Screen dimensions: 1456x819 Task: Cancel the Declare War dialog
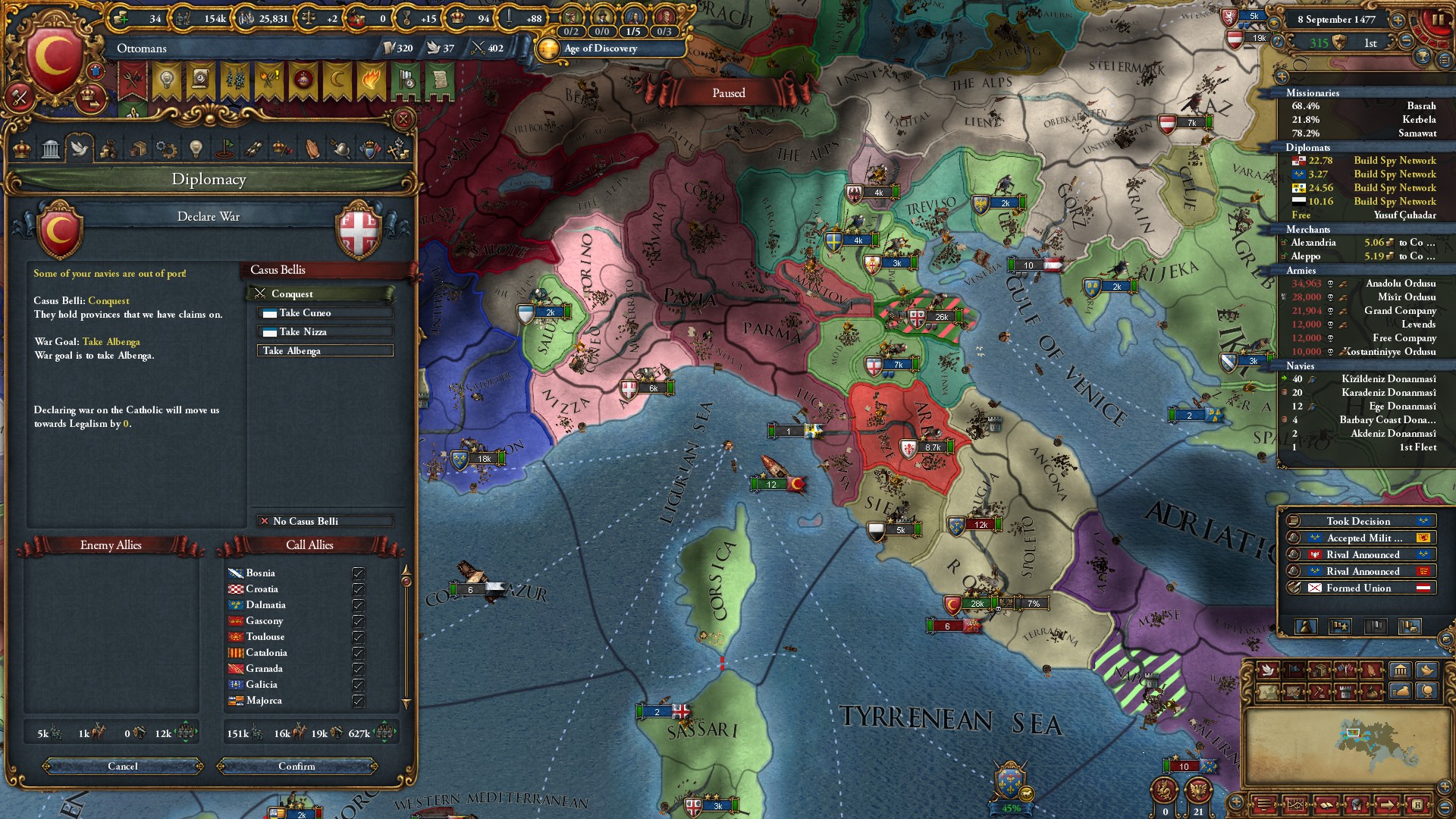point(123,766)
